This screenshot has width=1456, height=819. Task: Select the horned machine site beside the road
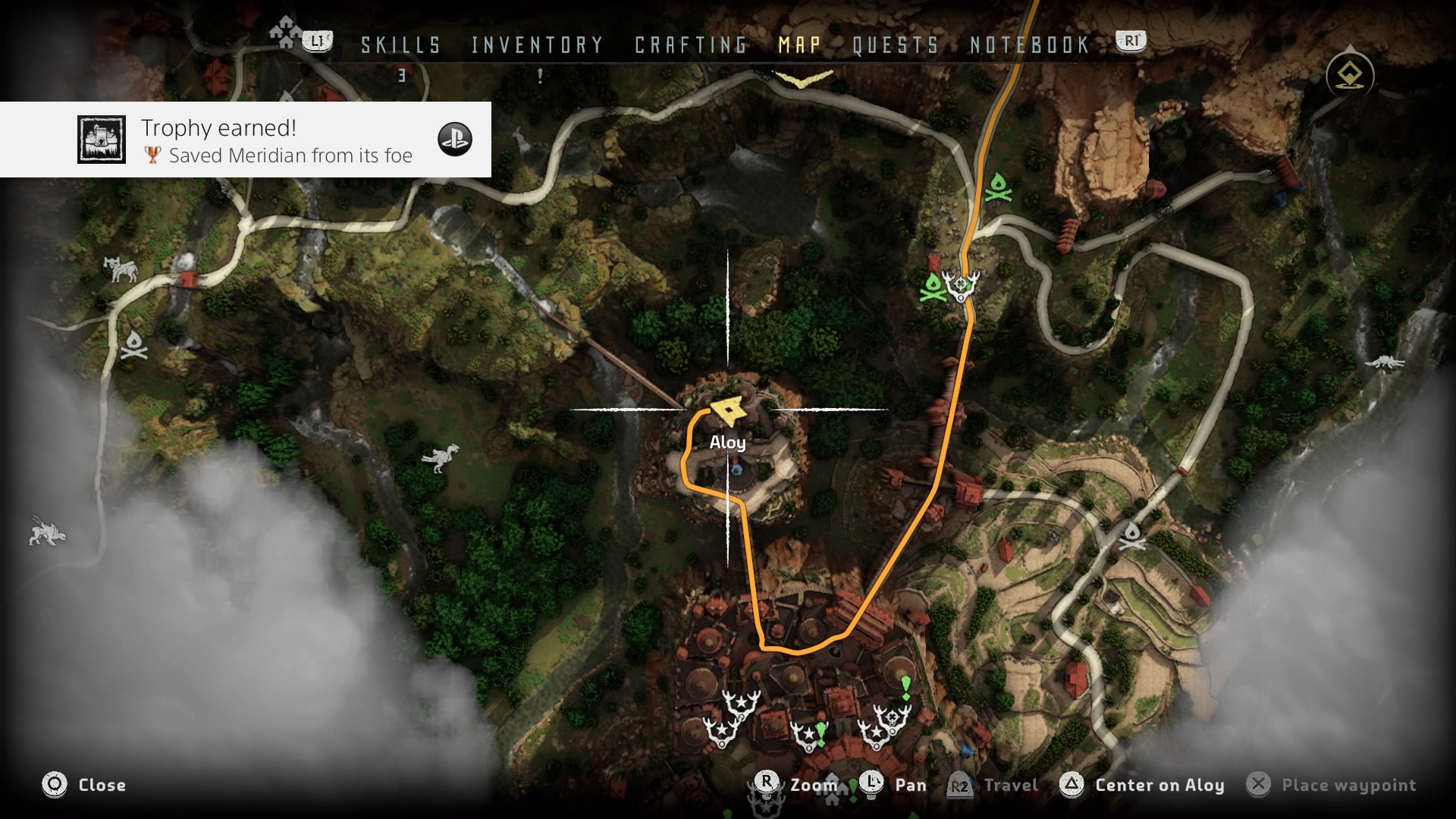point(121,268)
